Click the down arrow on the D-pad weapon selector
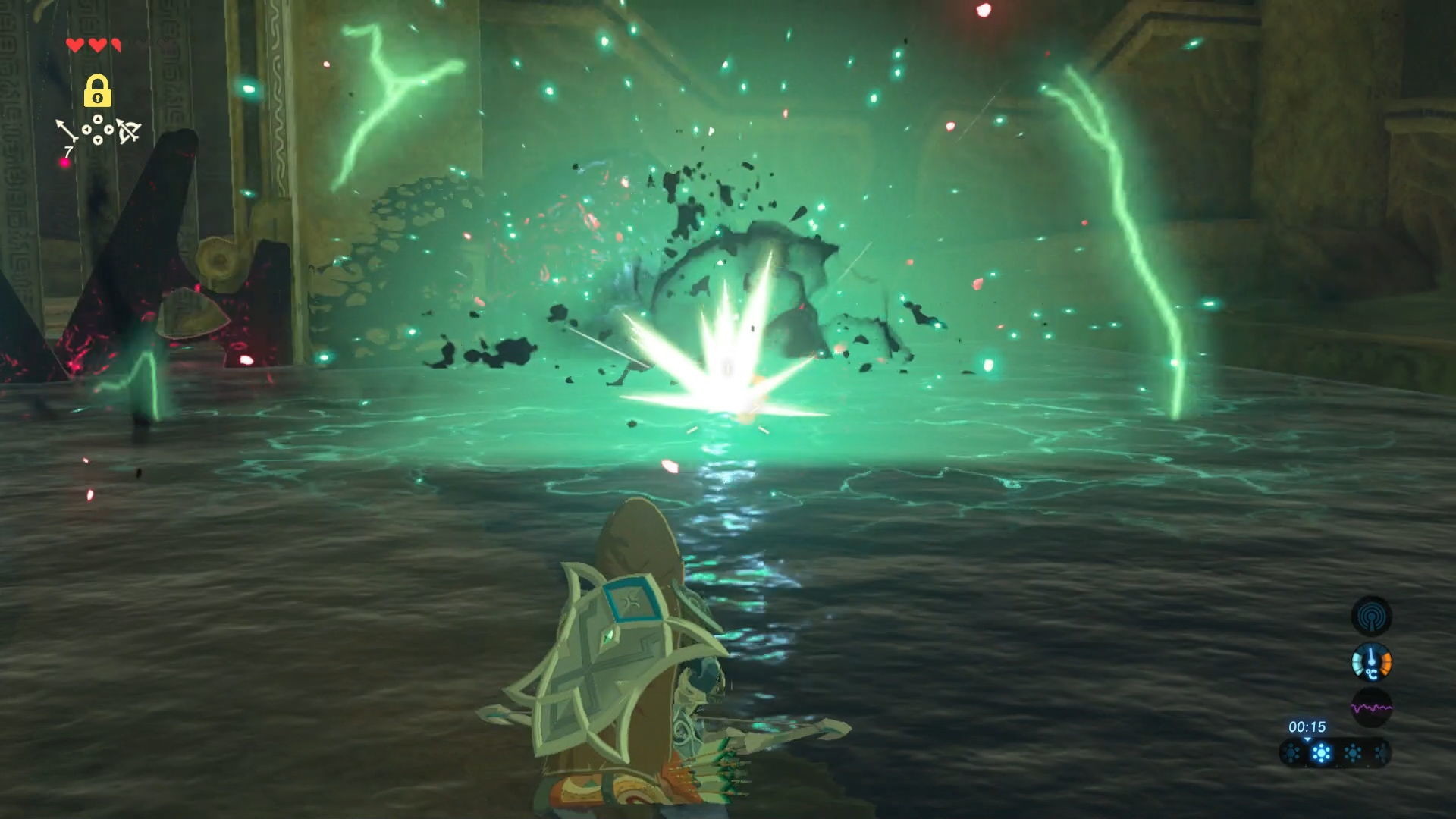The image size is (1456, 819). pyautogui.click(x=98, y=140)
